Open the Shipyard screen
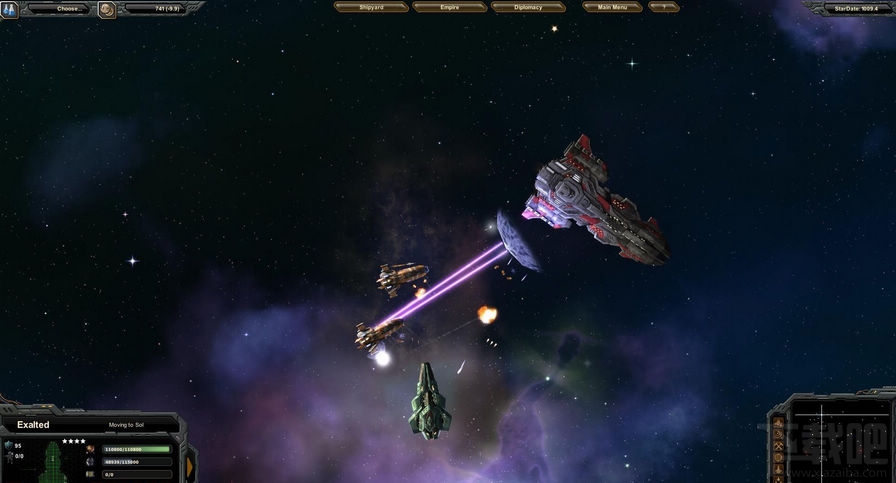The image size is (896, 483). (371, 7)
